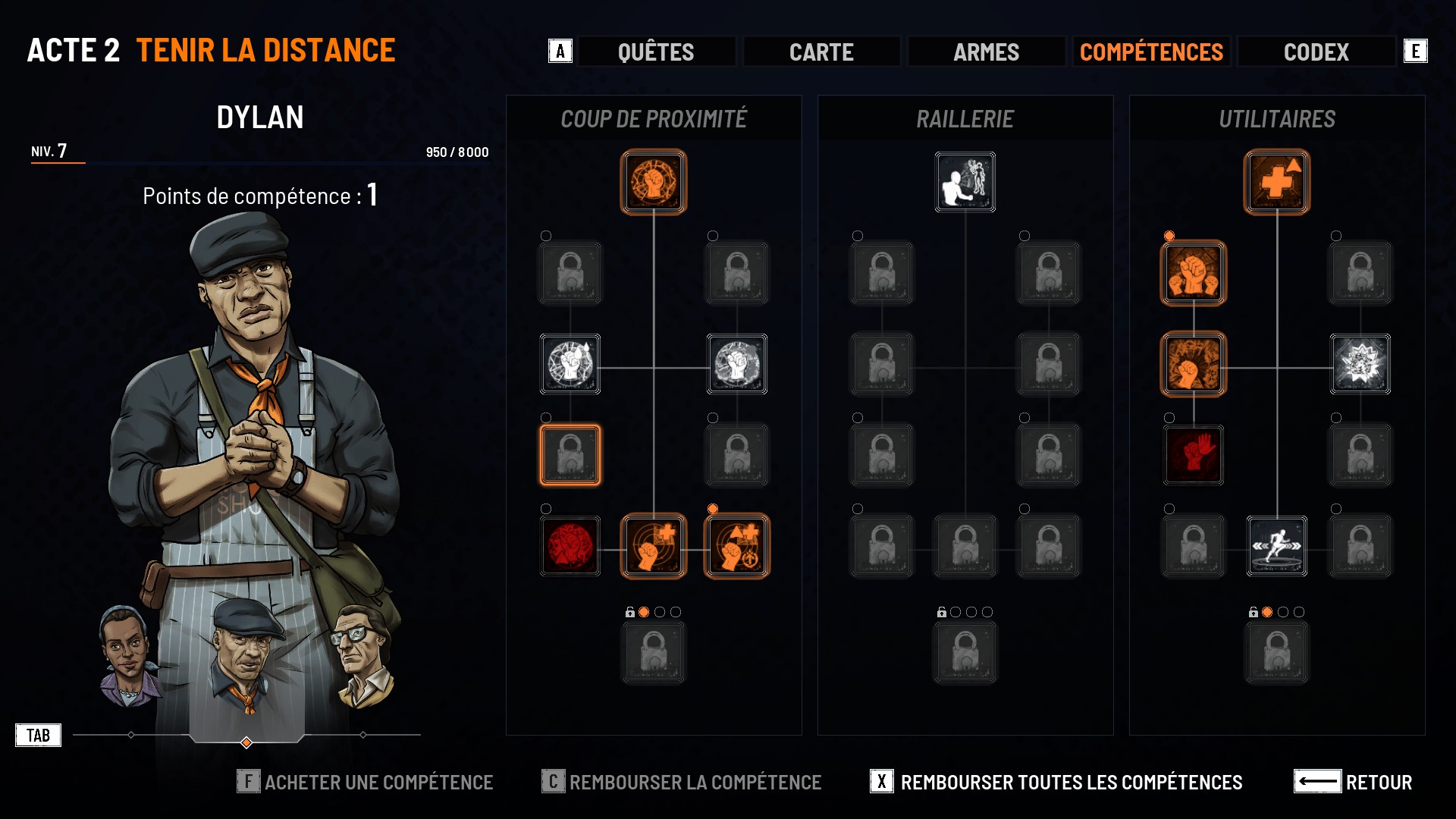Pick the Raillerie top taunt skill icon
1456x819 pixels.
[x=965, y=182]
